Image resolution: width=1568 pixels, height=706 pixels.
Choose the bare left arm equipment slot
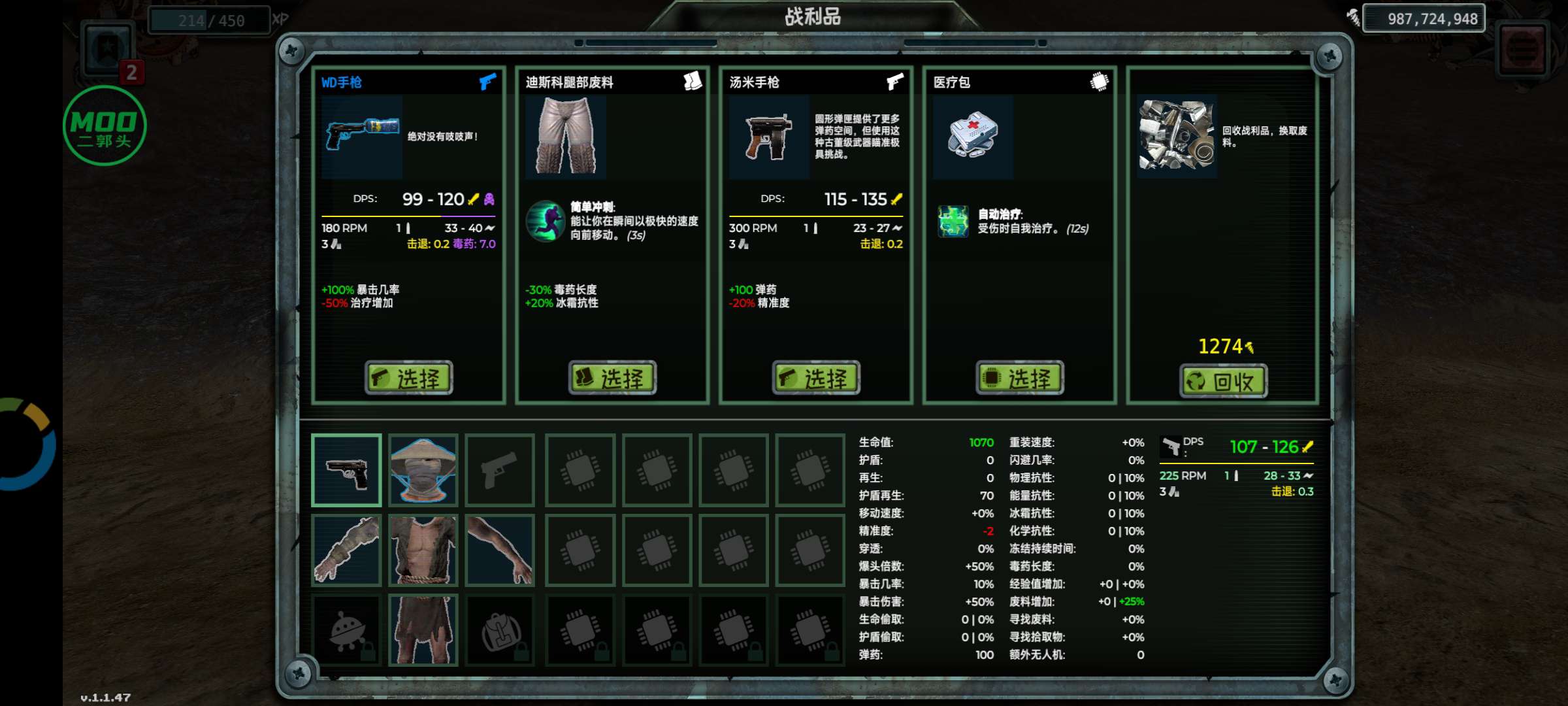tap(500, 550)
